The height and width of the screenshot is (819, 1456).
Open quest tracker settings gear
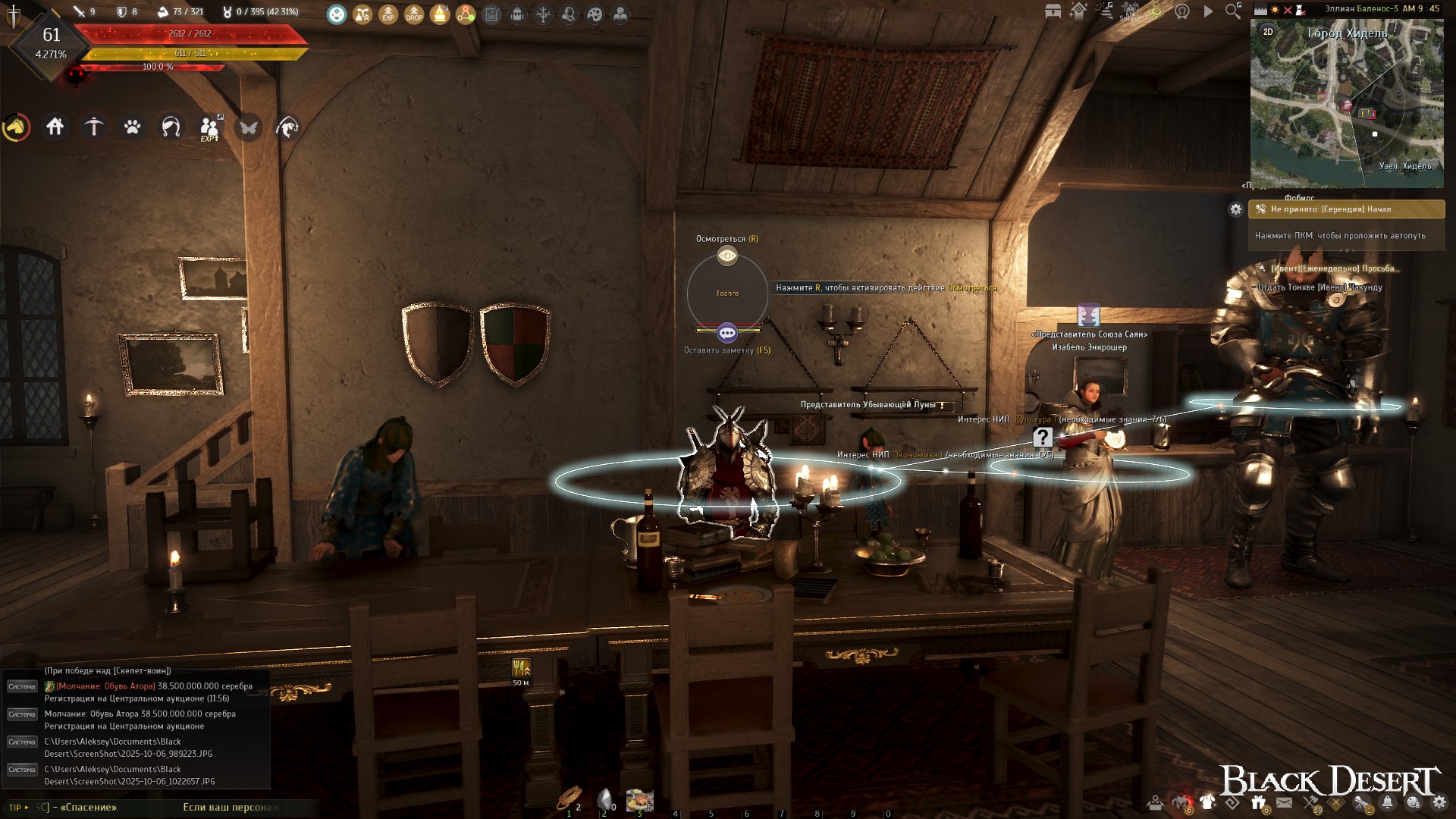pos(1236,209)
